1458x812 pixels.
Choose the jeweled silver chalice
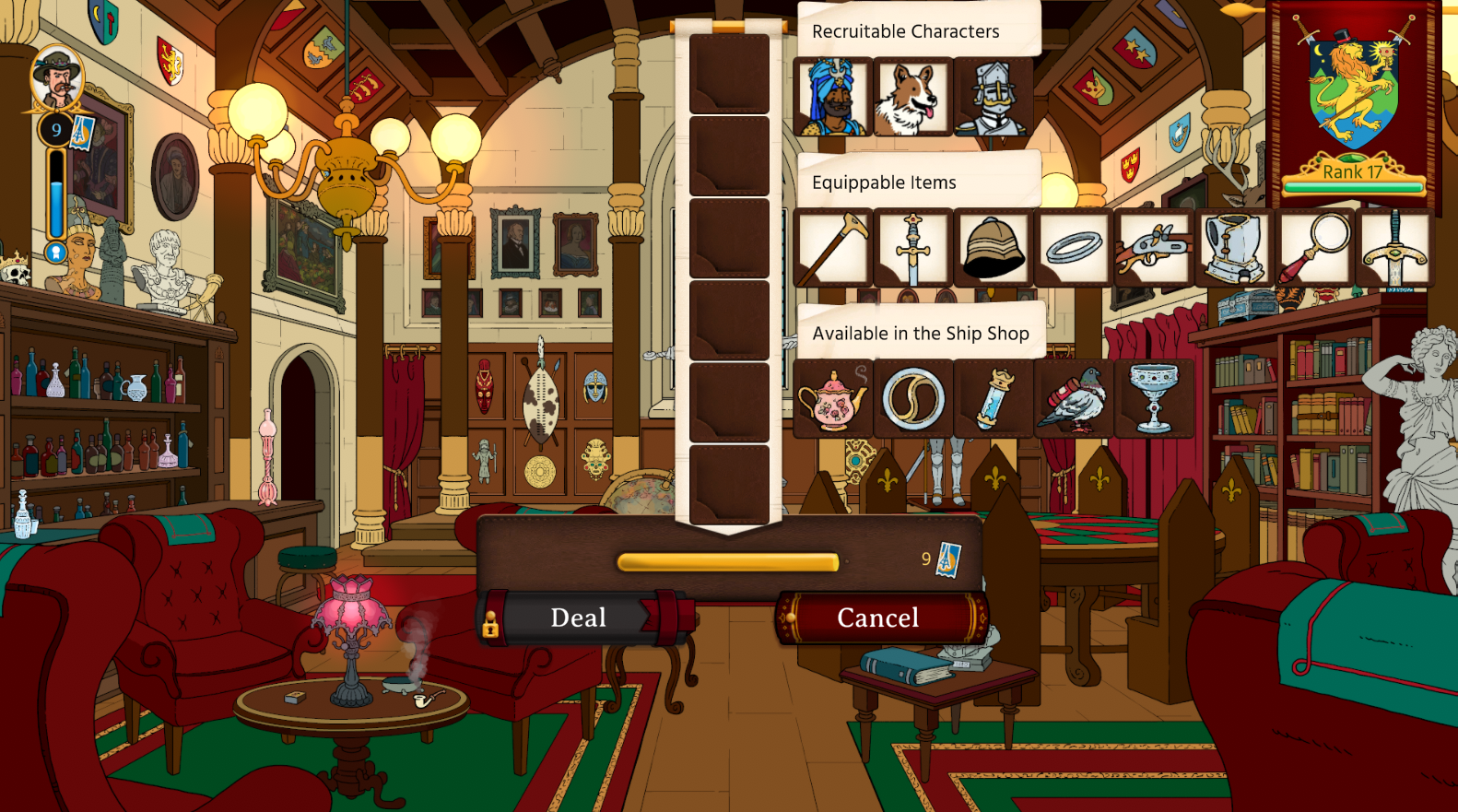point(1153,399)
